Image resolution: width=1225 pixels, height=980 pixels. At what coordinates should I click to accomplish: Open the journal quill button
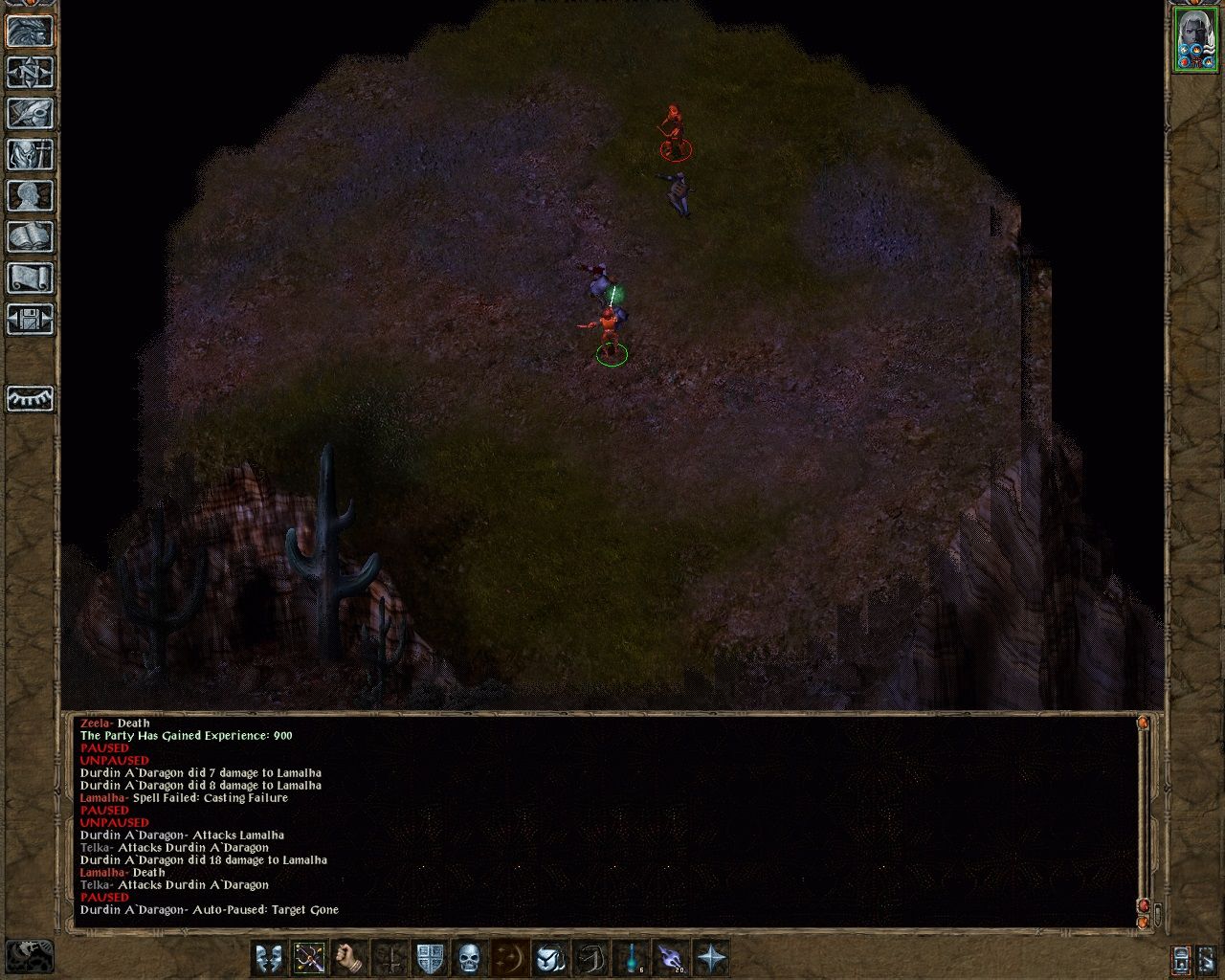(30, 114)
